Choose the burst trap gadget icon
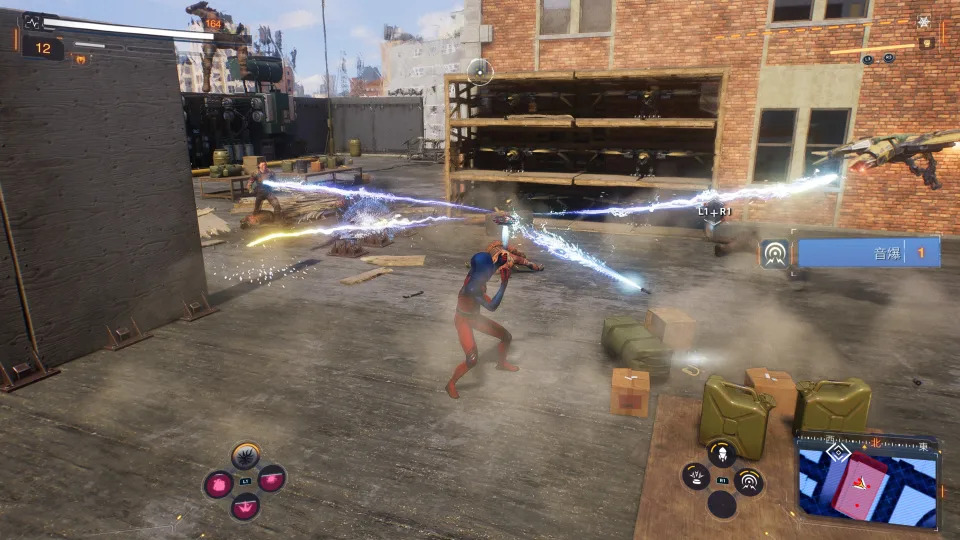This screenshot has height=540, width=960. pyautogui.click(x=695, y=477)
